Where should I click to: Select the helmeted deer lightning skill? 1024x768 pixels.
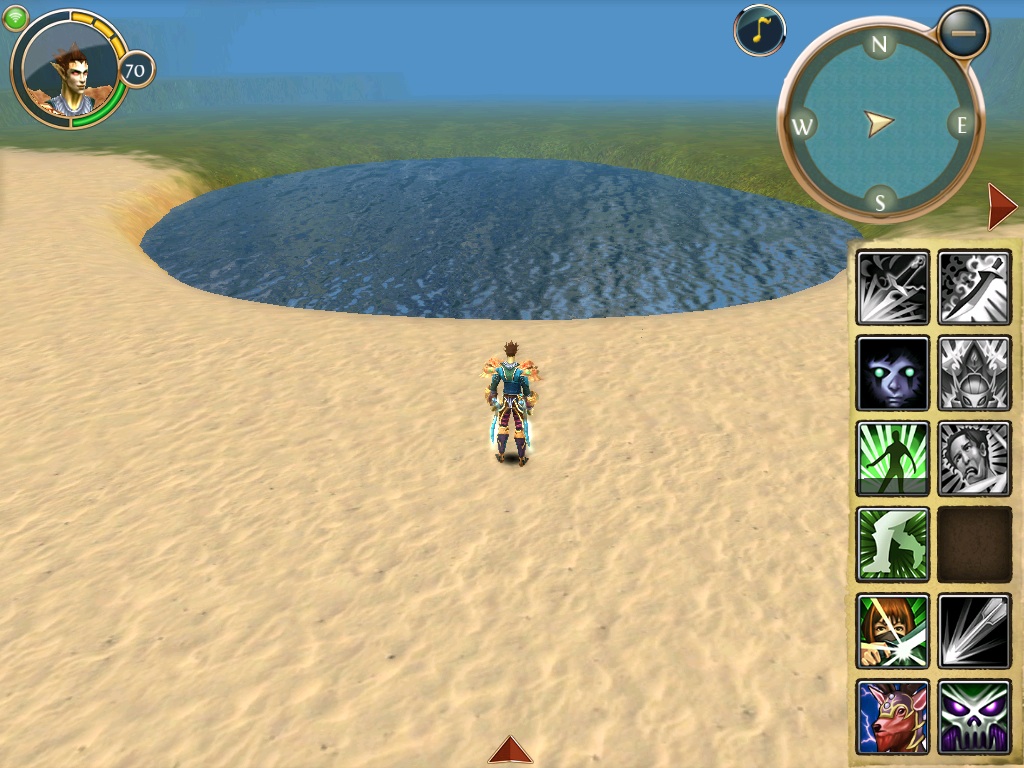click(893, 717)
